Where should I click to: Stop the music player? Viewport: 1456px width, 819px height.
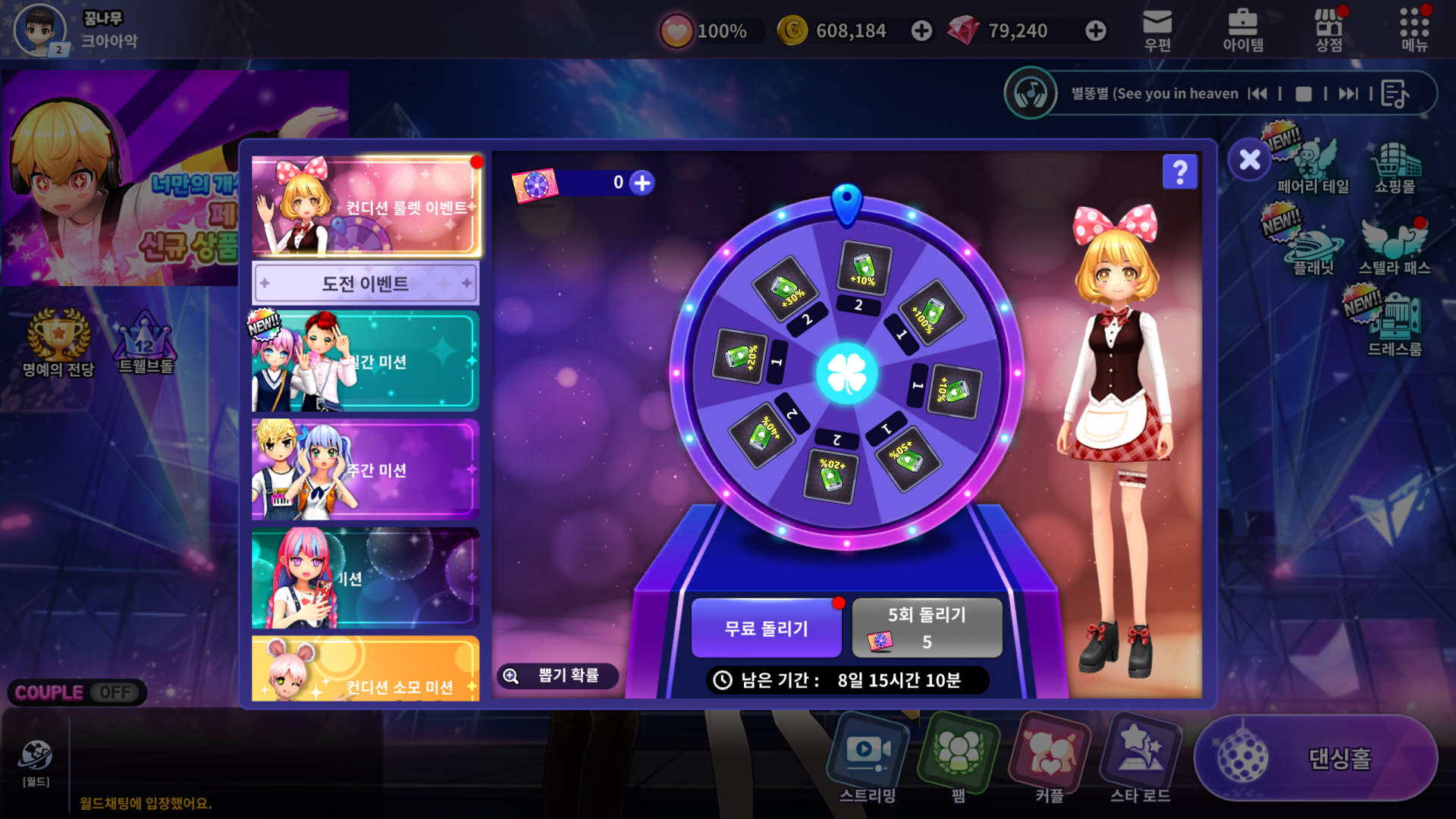(x=1304, y=94)
